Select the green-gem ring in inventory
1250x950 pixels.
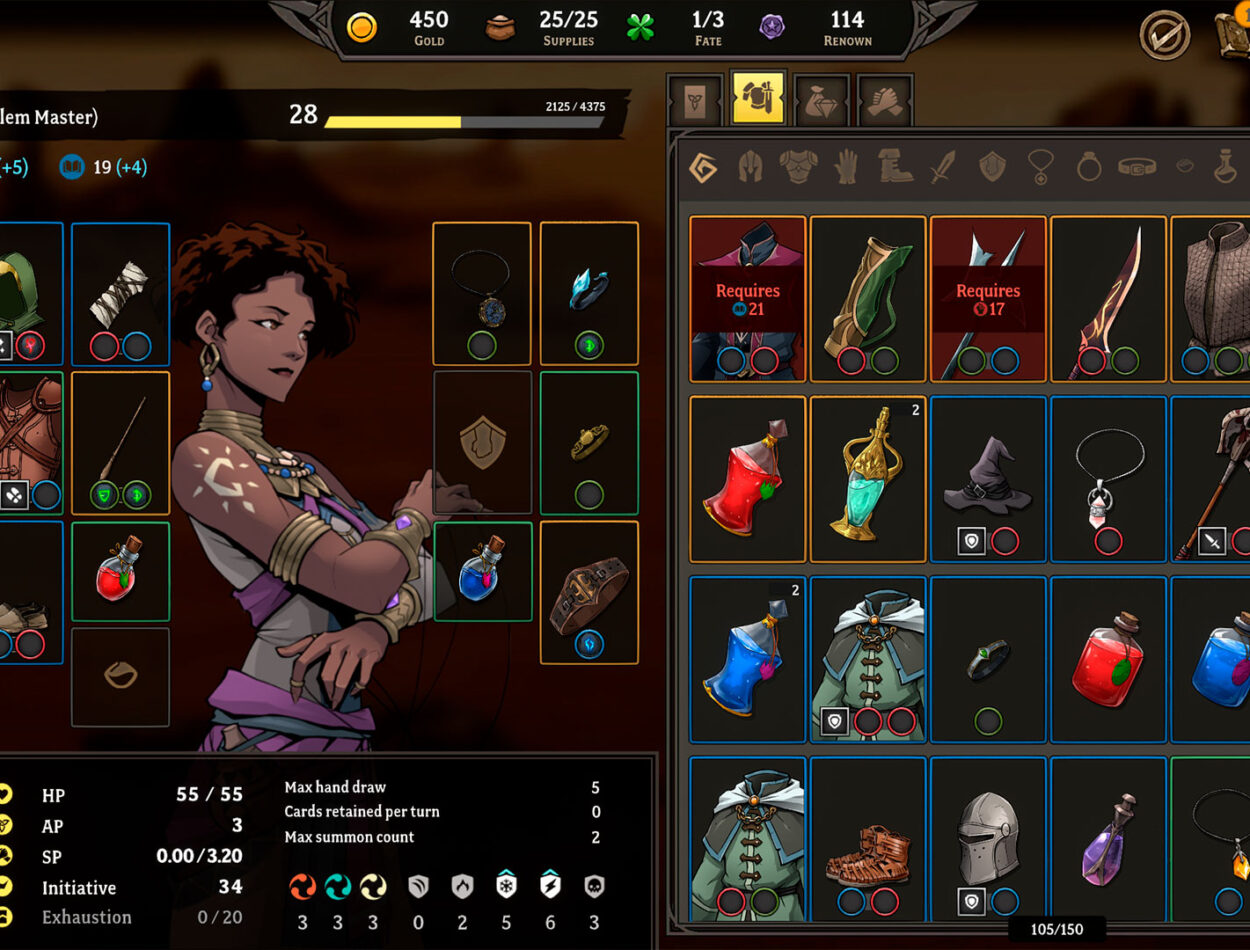click(988, 658)
